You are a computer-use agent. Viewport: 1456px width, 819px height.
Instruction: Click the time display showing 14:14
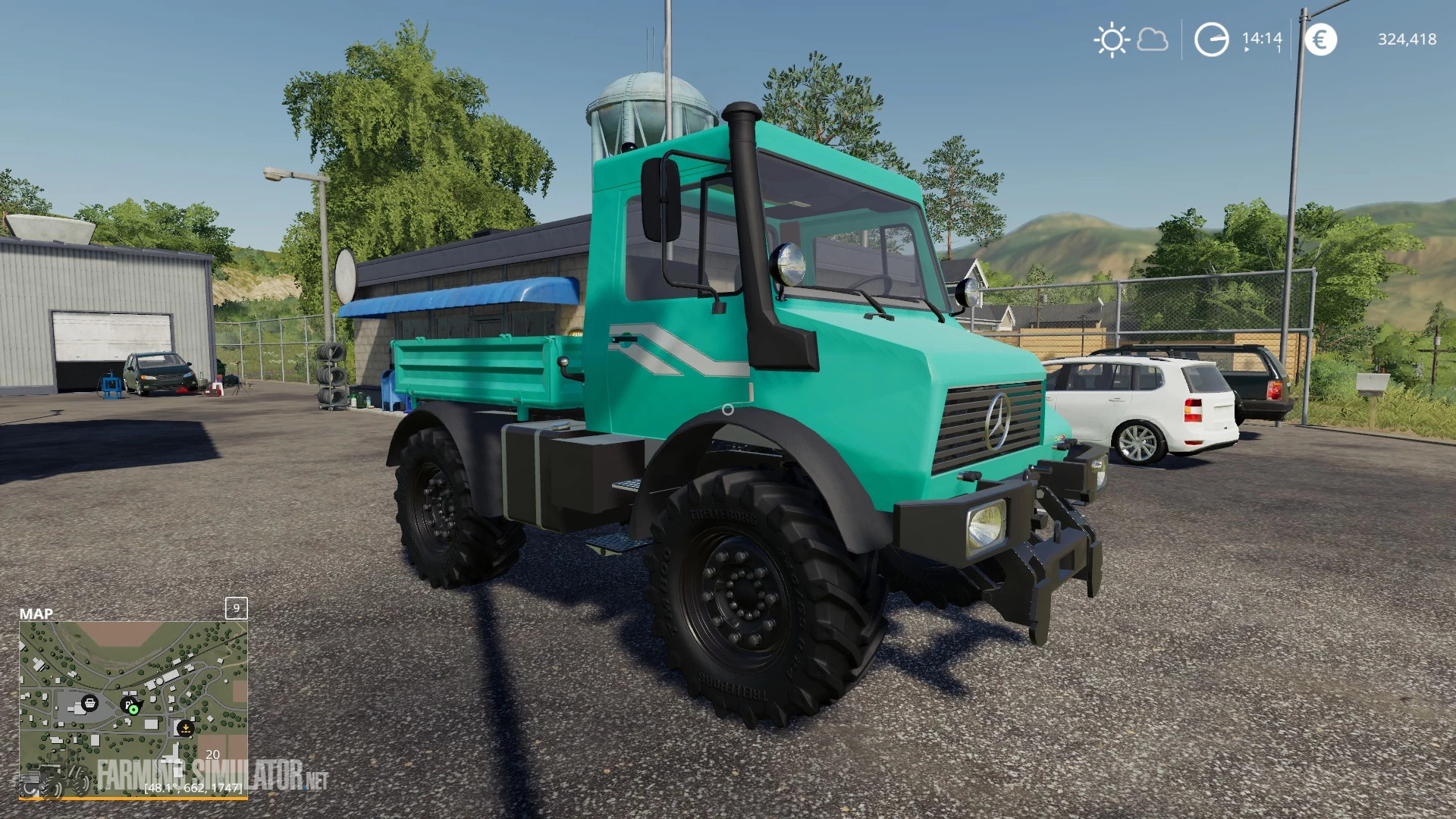(x=1262, y=39)
